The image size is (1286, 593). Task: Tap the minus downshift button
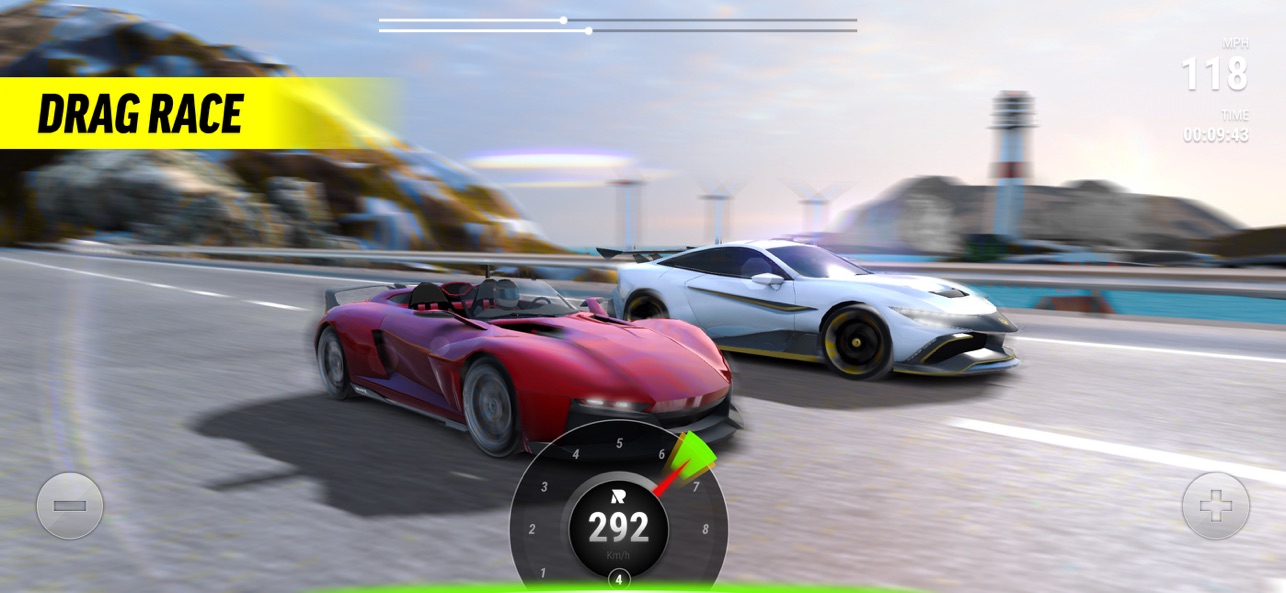70,506
